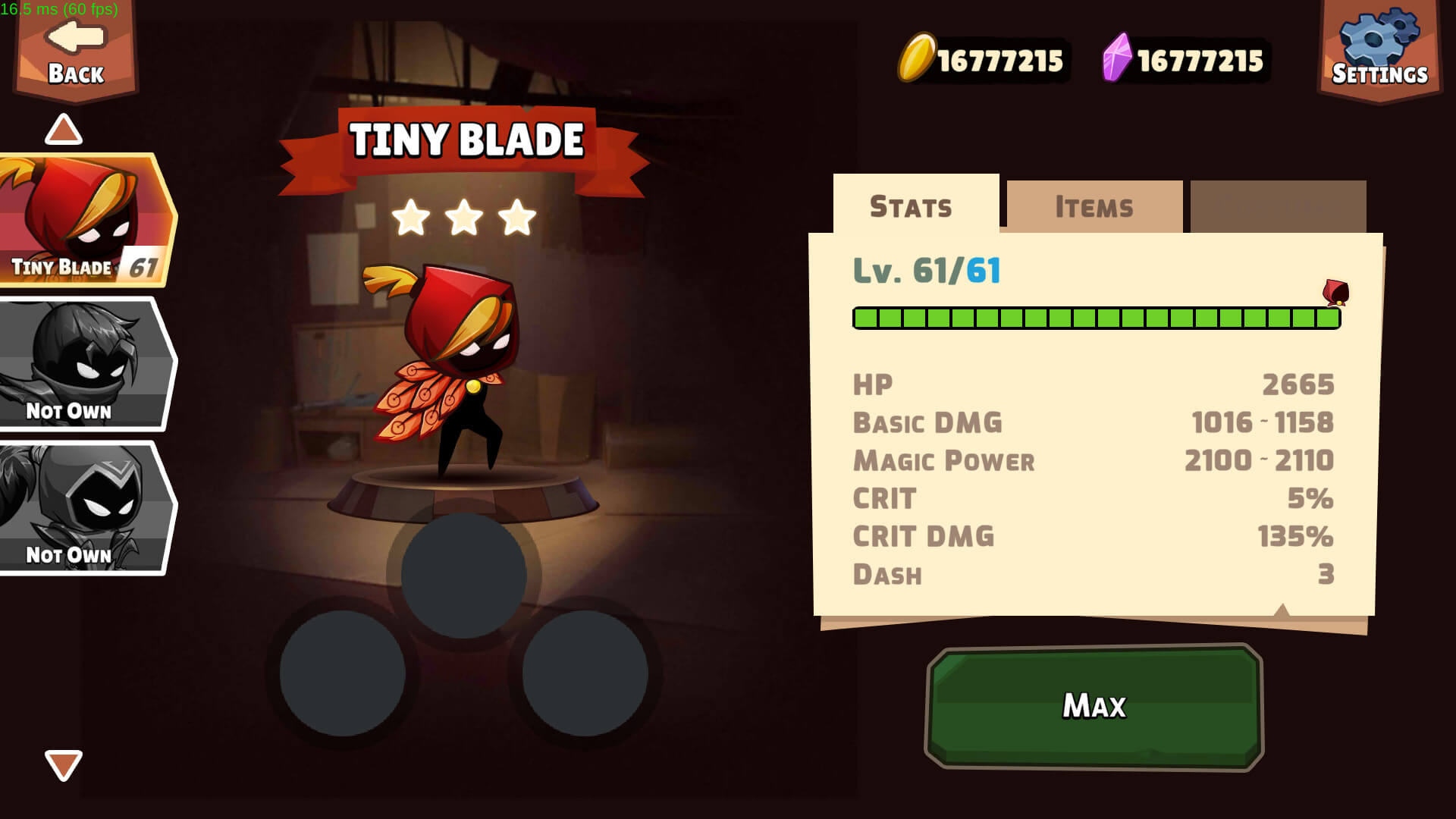The height and width of the screenshot is (819, 1456).
Task: Tap the gold coin currency counter
Action: (x=983, y=59)
